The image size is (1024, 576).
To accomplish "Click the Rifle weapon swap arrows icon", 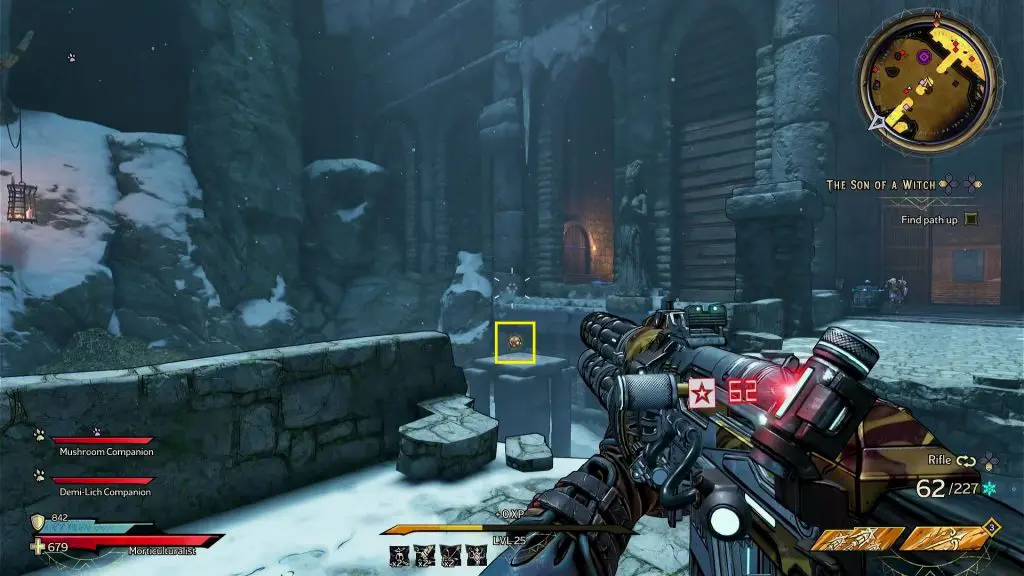I will (x=967, y=461).
